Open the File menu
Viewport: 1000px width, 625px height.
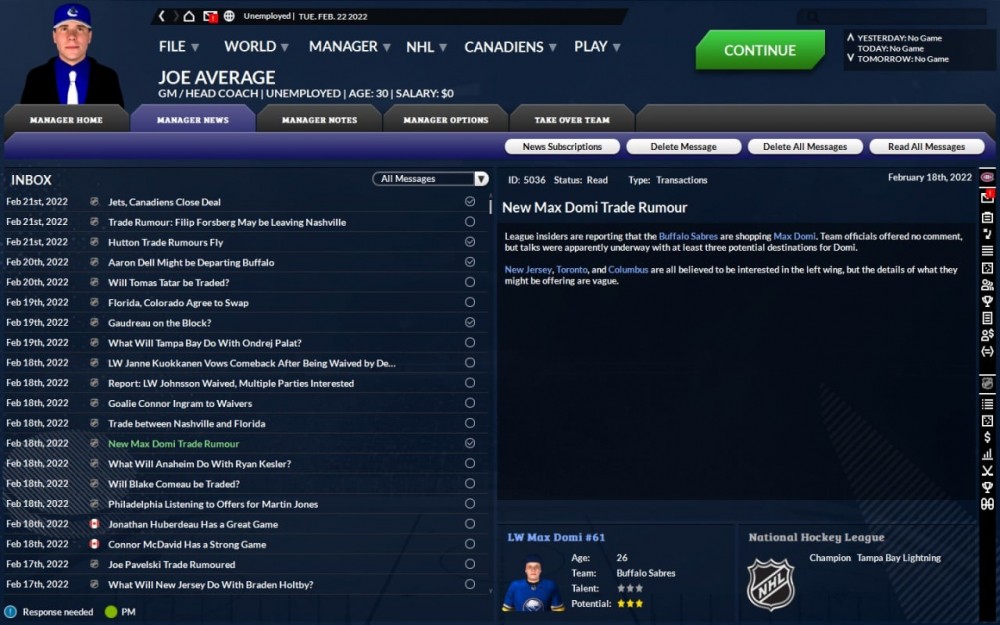178,47
